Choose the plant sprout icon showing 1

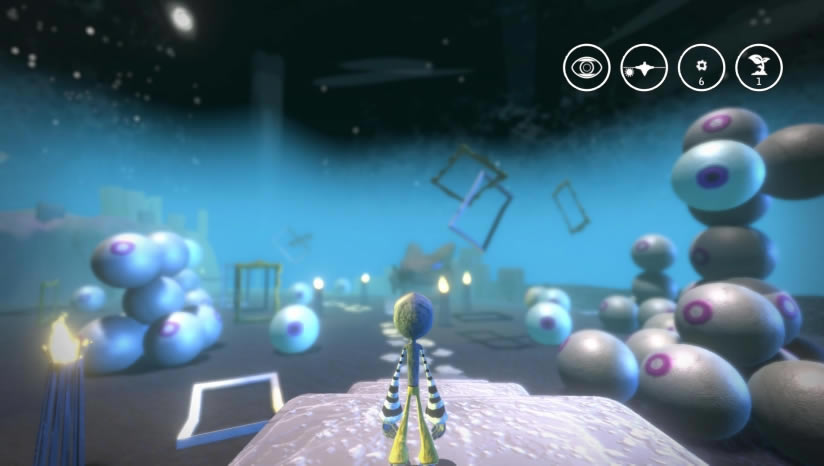[x=759, y=68]
